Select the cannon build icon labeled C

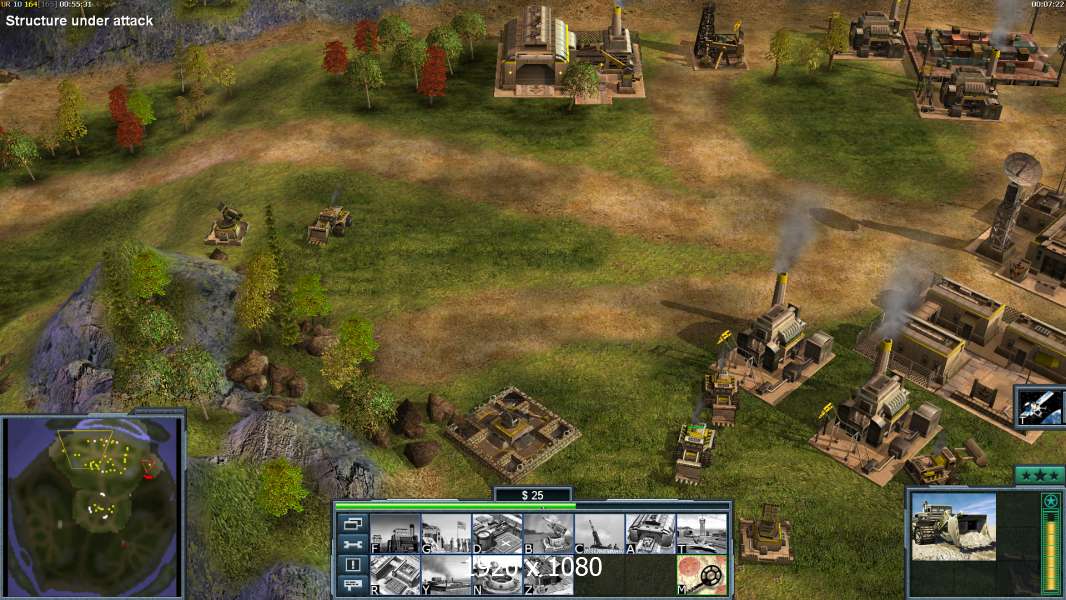pos(599,533)
